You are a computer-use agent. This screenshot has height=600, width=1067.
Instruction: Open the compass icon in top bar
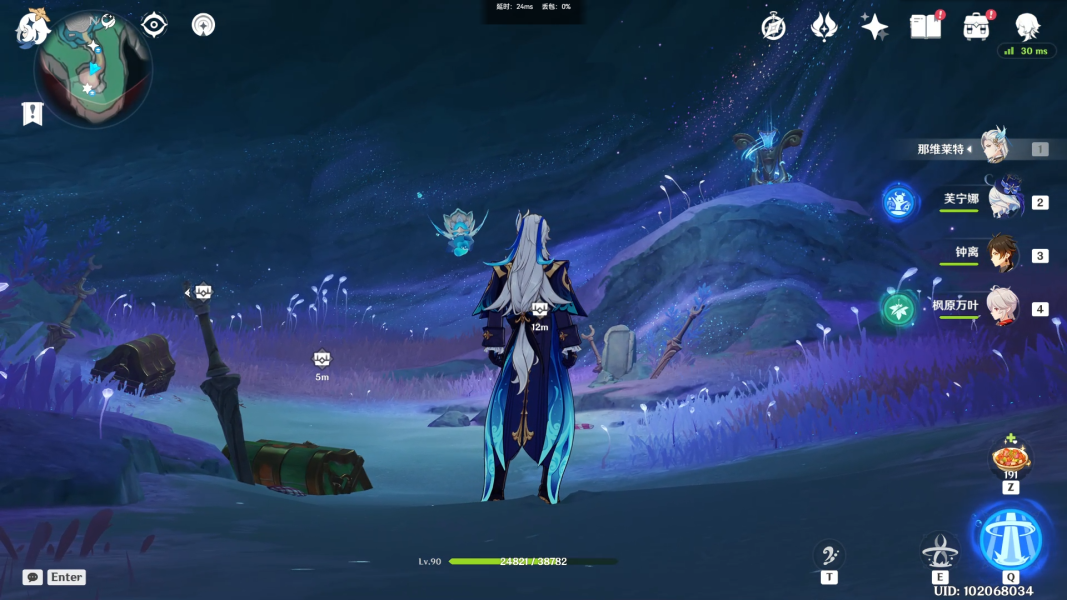click(x=773, y=27)
